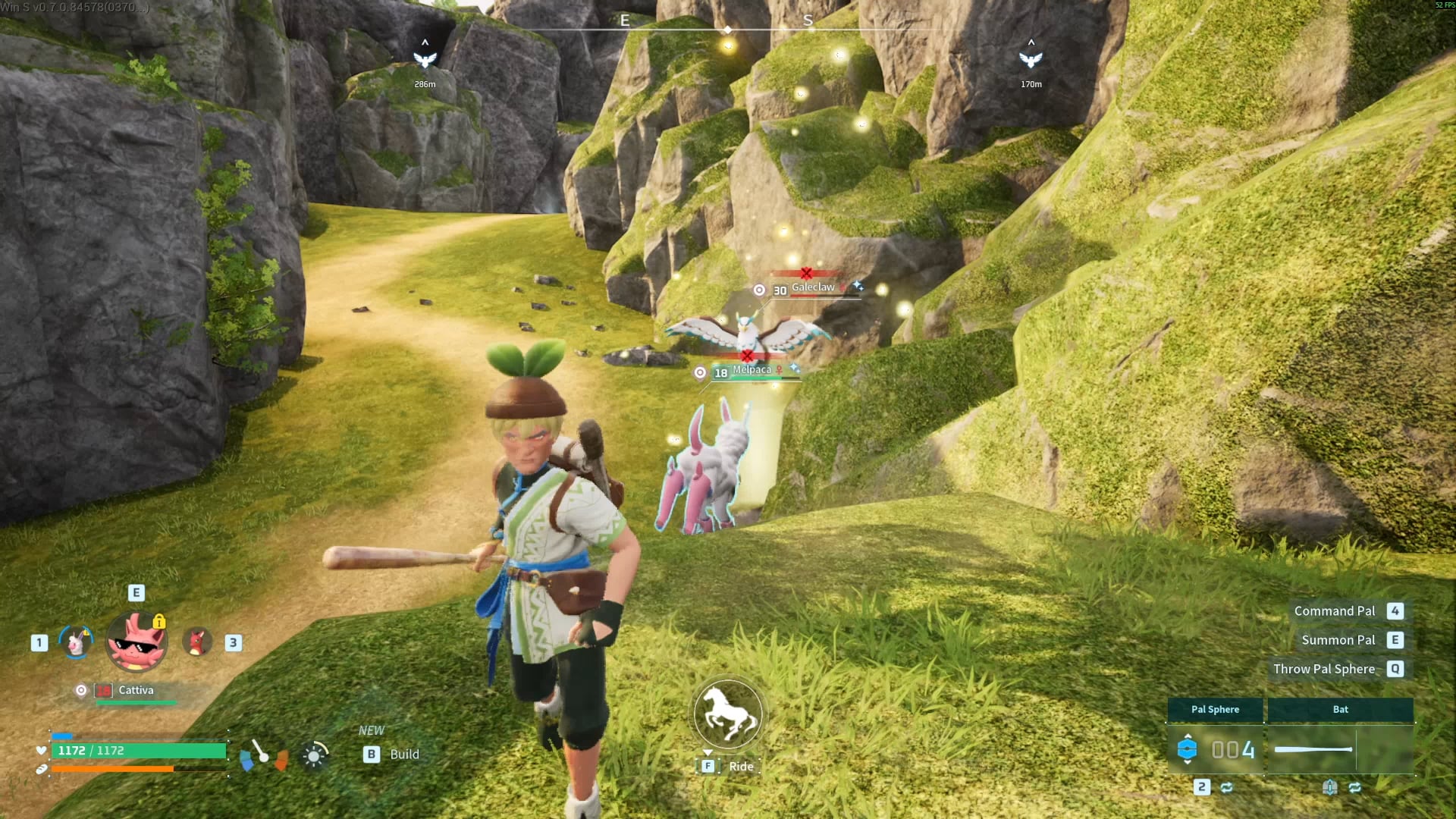Click the horse Ride icon
This screenshot has width=1456, height=819.
point(727,714)
